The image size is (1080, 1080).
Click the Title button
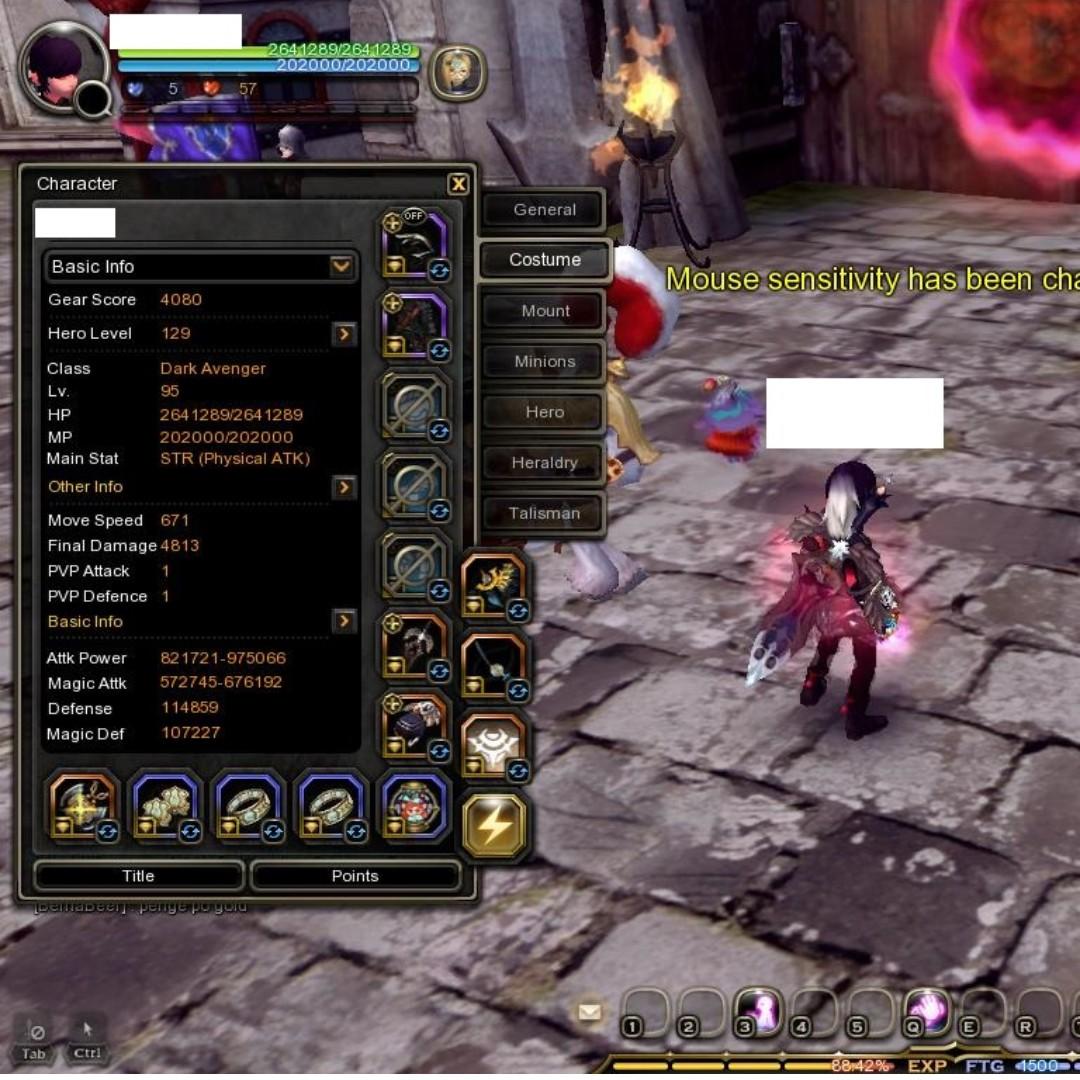(138, 876)
